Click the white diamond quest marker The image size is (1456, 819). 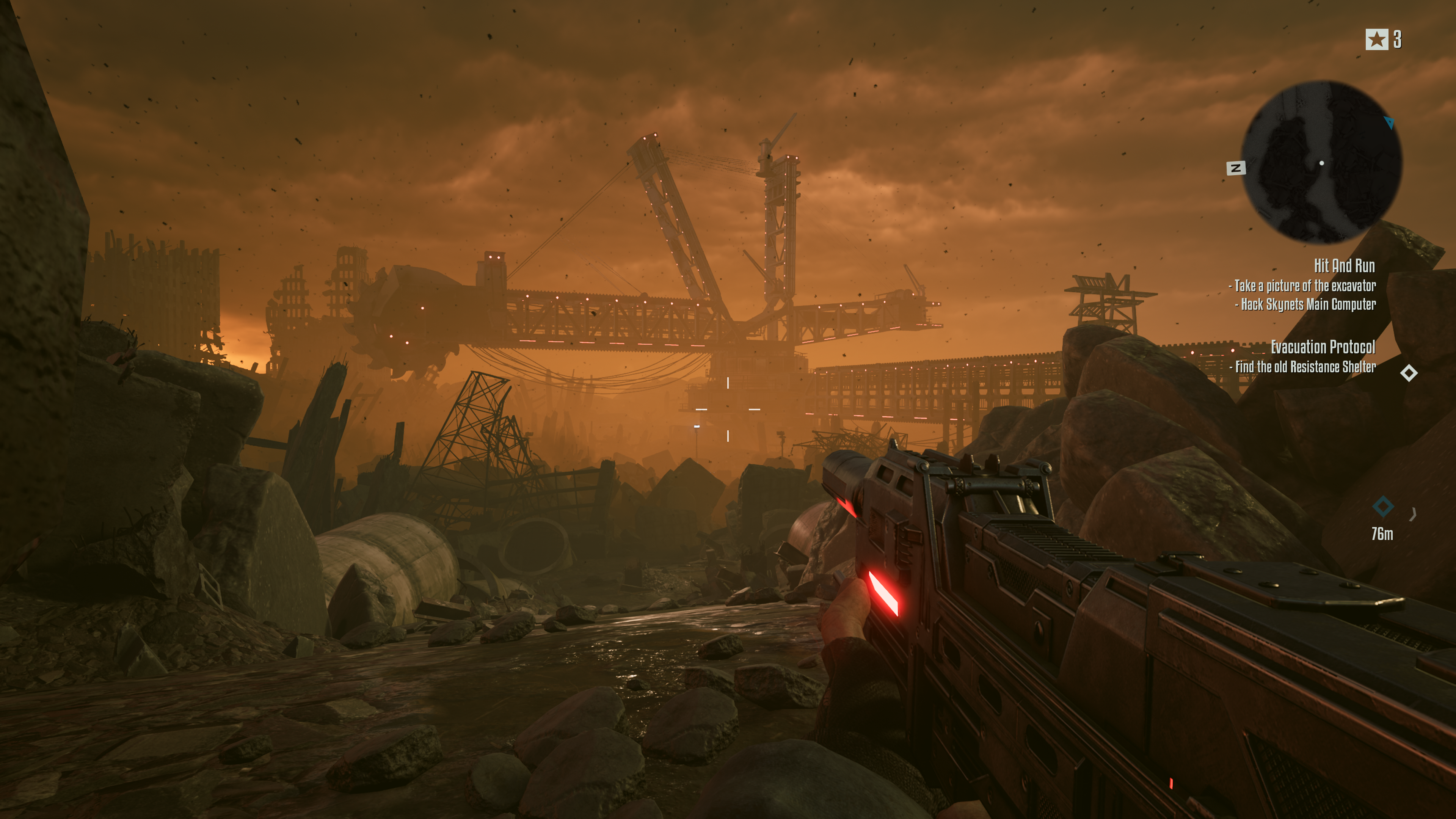click(1409, 373)
